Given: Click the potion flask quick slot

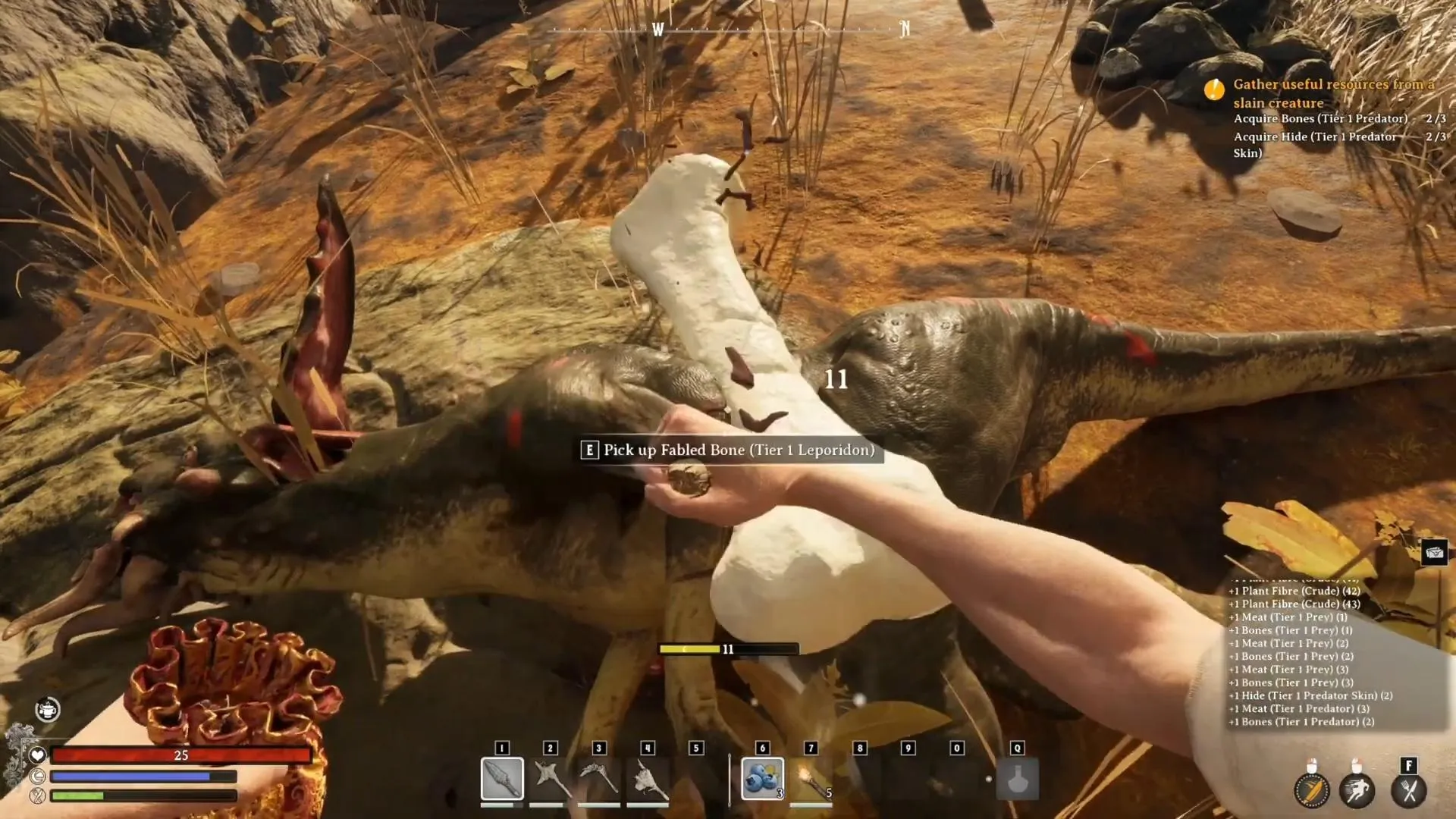Looking at the screenshot, I should (x=1017, y=779).
